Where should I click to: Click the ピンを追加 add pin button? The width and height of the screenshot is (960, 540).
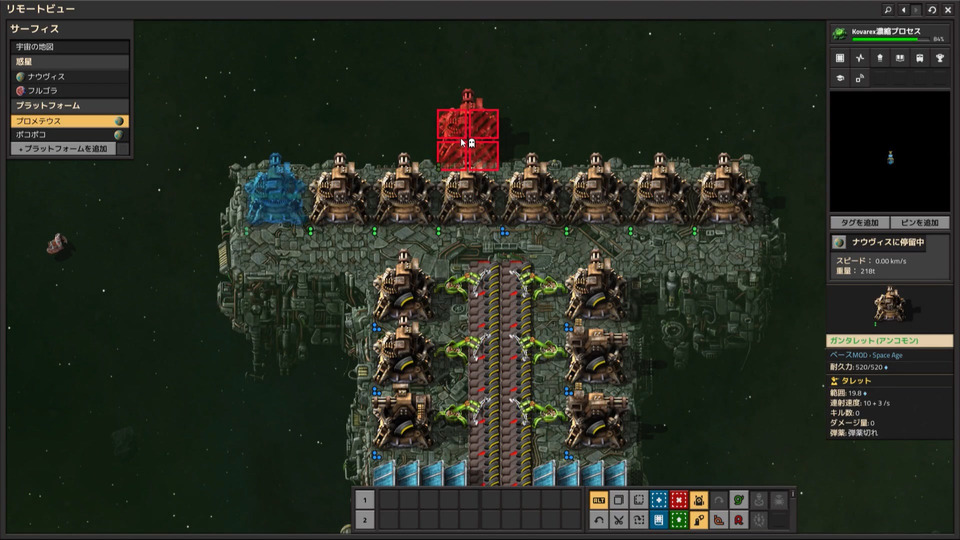click(x=919, y=222)
